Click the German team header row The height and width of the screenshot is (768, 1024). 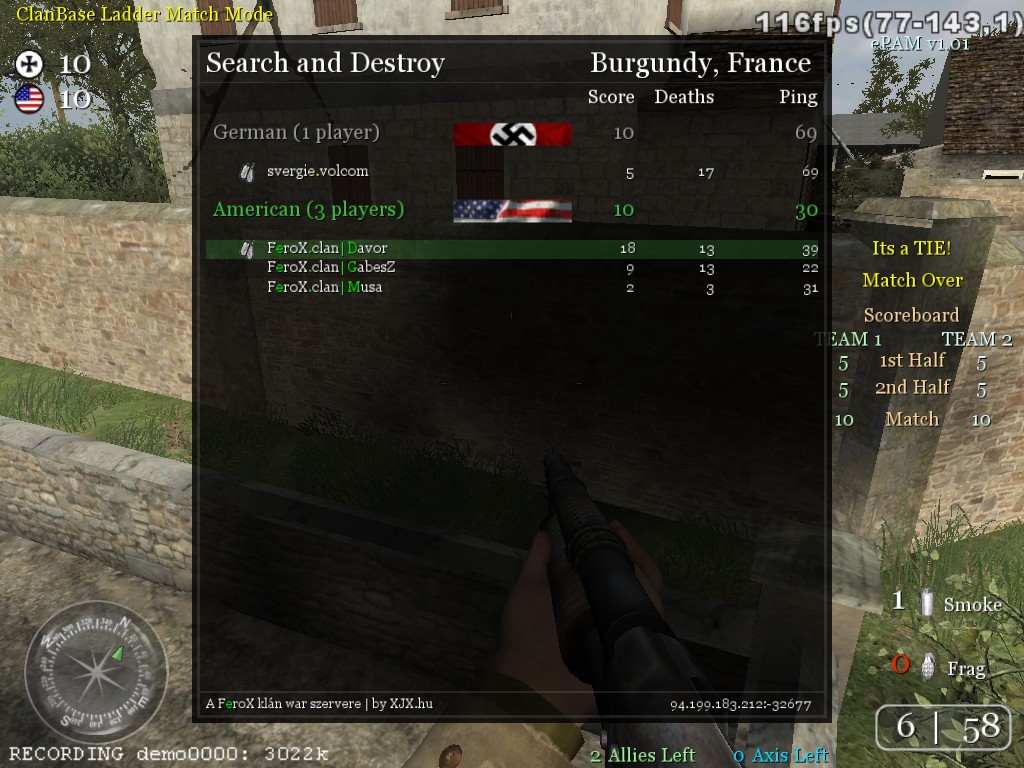[296, 132]
